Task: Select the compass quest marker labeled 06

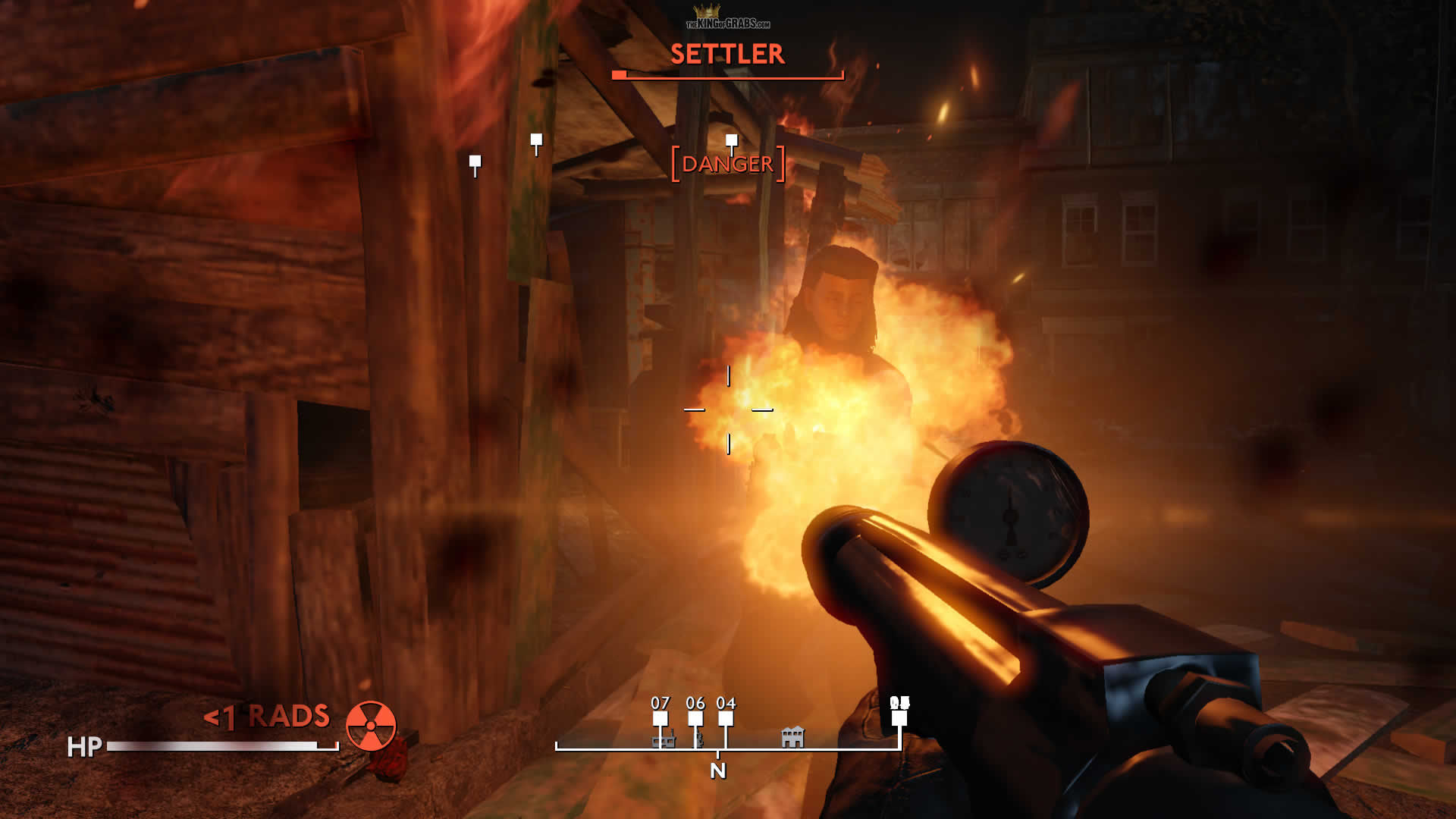Action: coord(695,717)
